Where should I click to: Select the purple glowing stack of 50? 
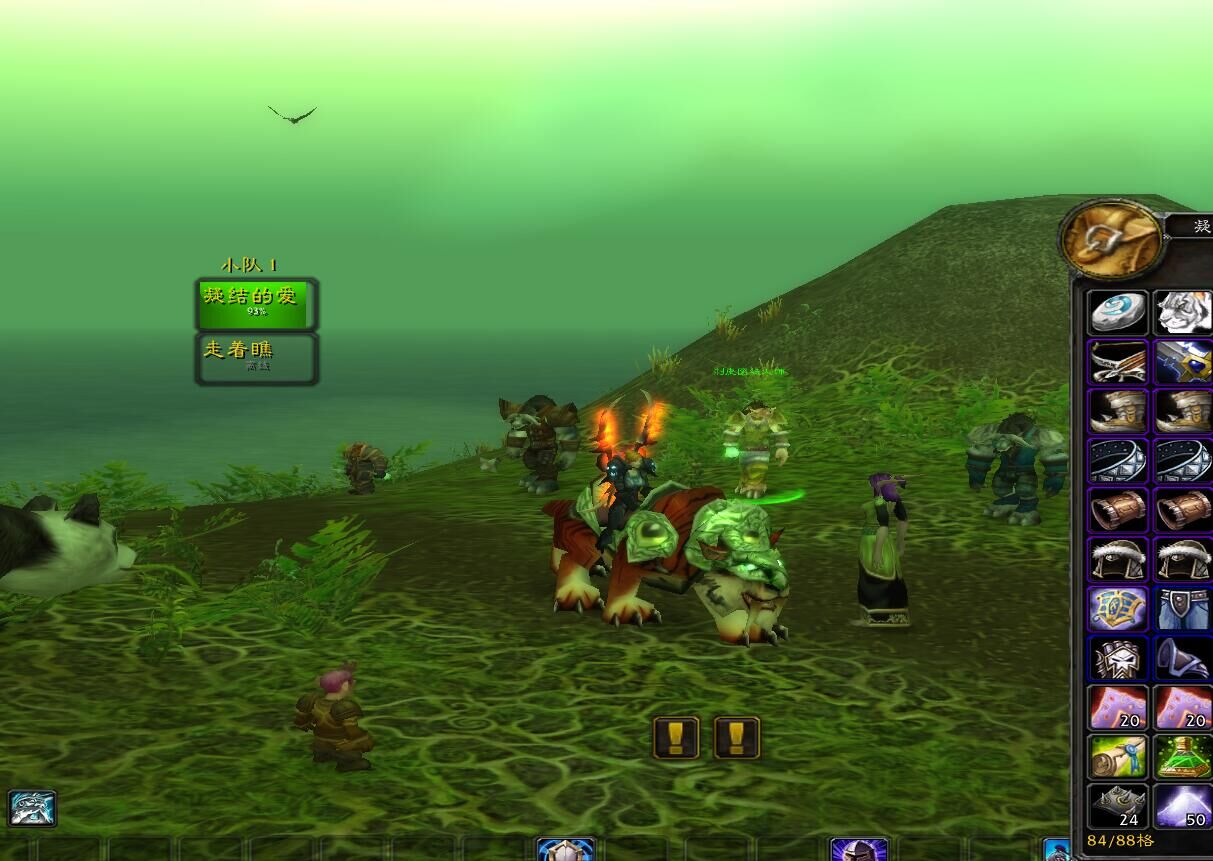1183,806
